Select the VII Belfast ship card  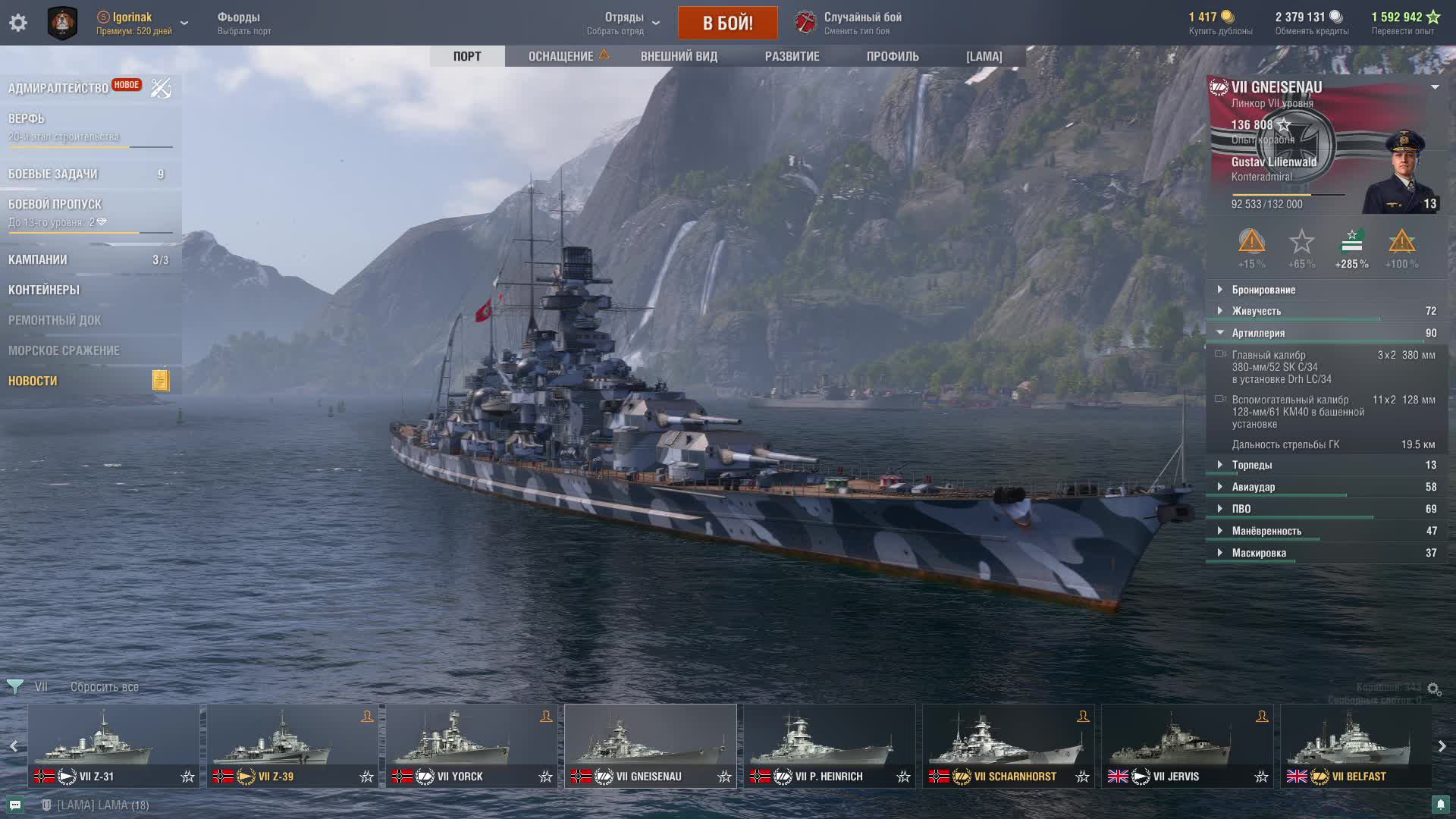[1355, 745]
